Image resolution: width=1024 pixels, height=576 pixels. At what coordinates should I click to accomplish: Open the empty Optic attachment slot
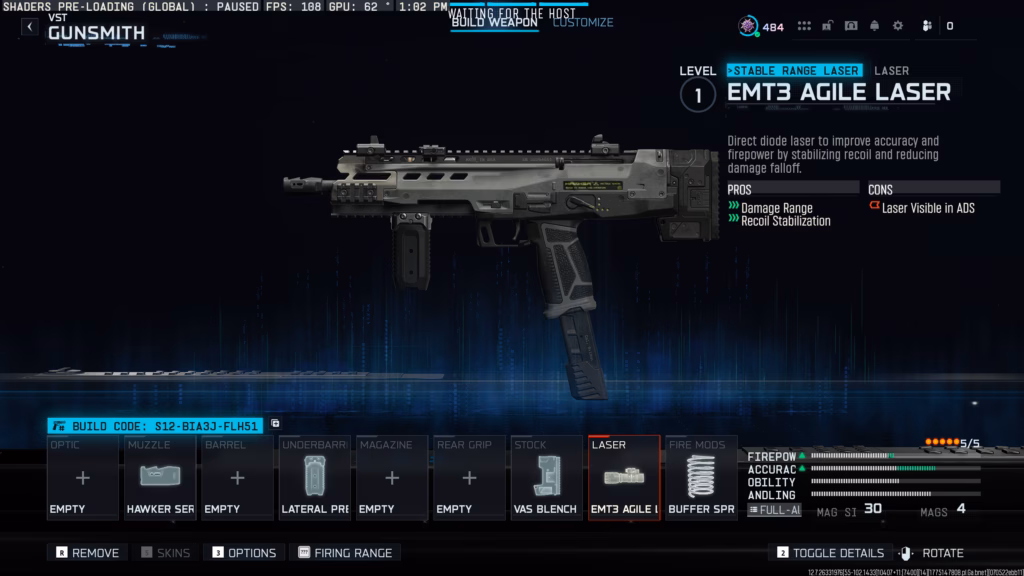(x=83, y=478)
